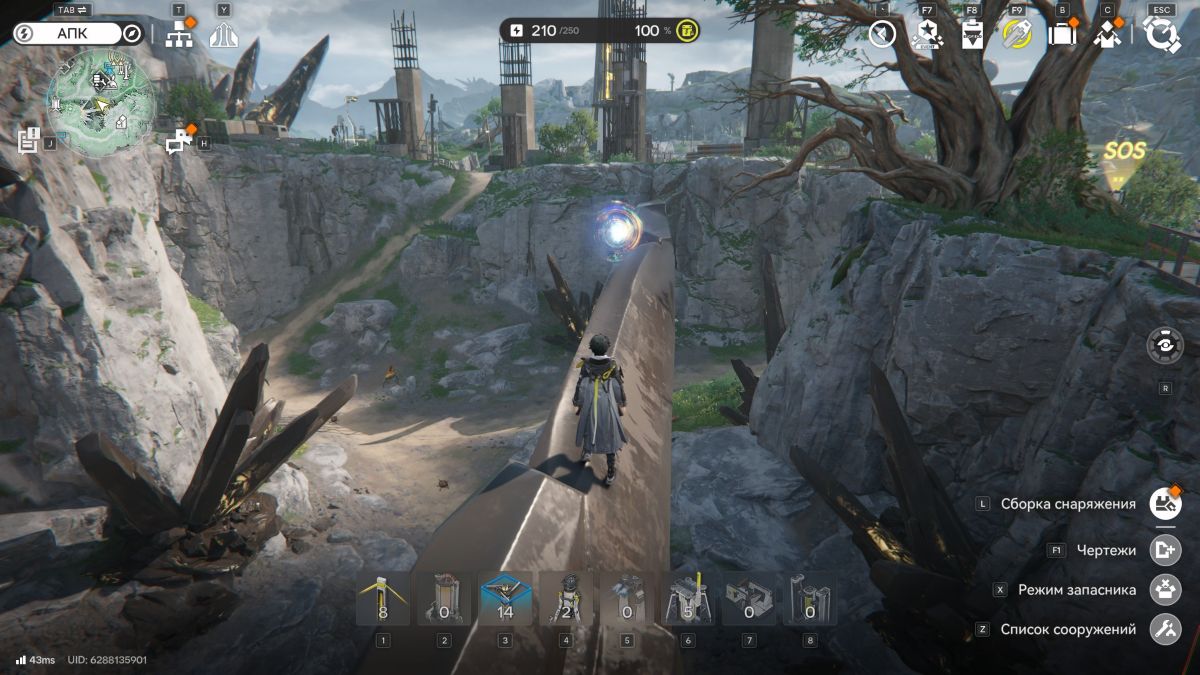1200x675 pixels.
Task: Open the Чертежи blueprints button
Action: click(x=1165, y=550)
